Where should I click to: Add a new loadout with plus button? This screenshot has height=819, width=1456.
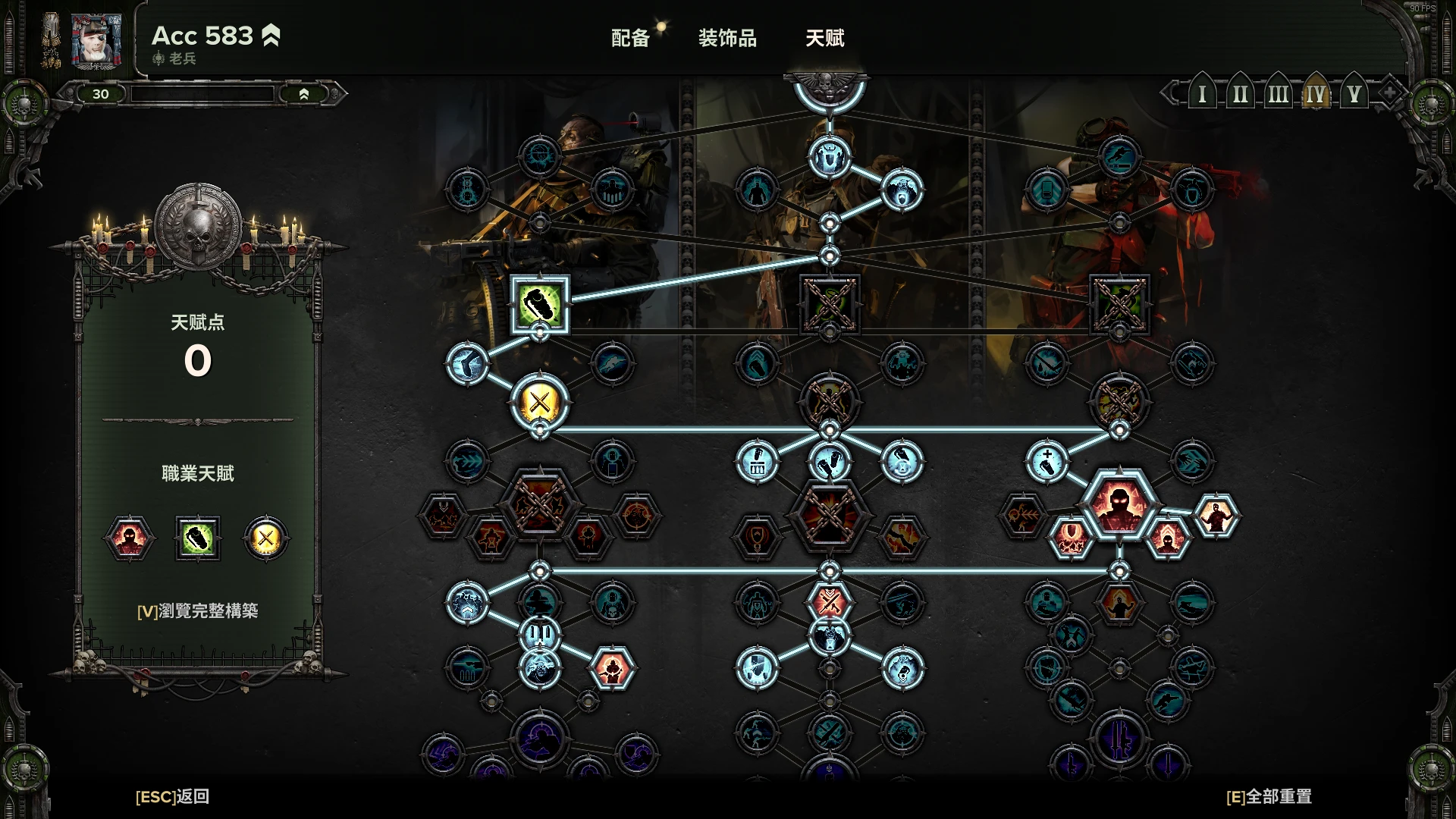1389,94
